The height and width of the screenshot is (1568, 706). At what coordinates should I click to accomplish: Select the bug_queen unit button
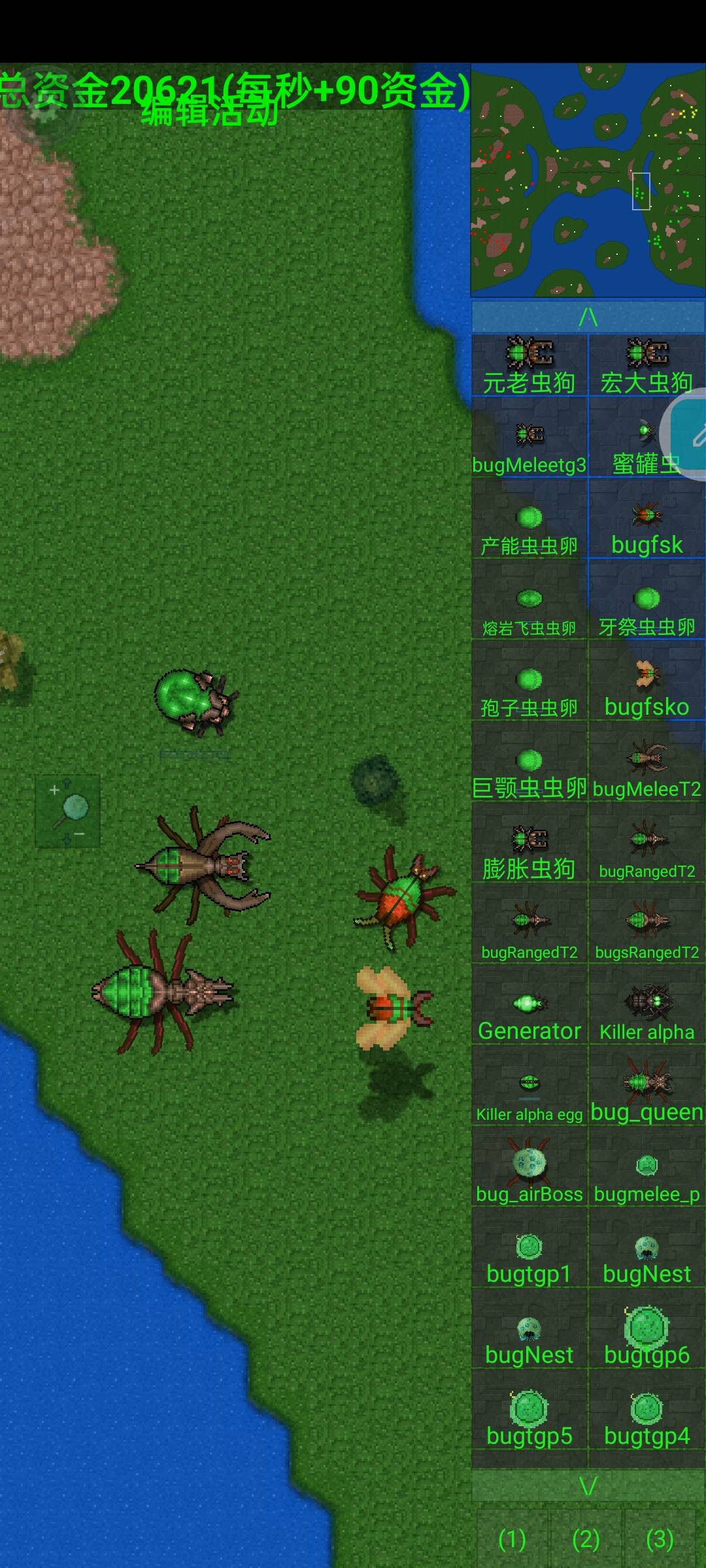pyautogui.click(x=647, y=1094)
